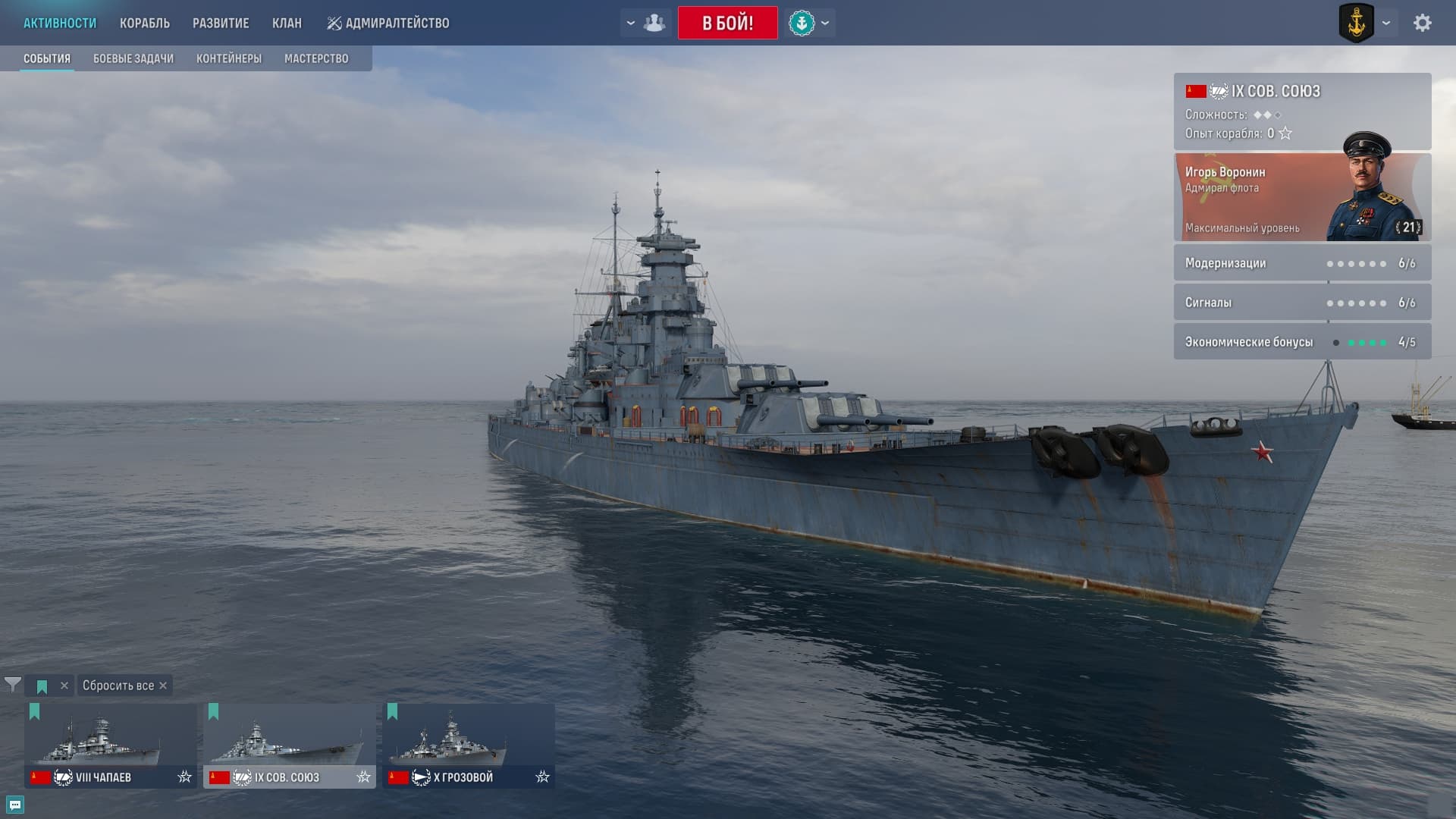Viewport: 1456px width, 819px height.
Task: Open the game settings gear
Action: [1422, 23]
